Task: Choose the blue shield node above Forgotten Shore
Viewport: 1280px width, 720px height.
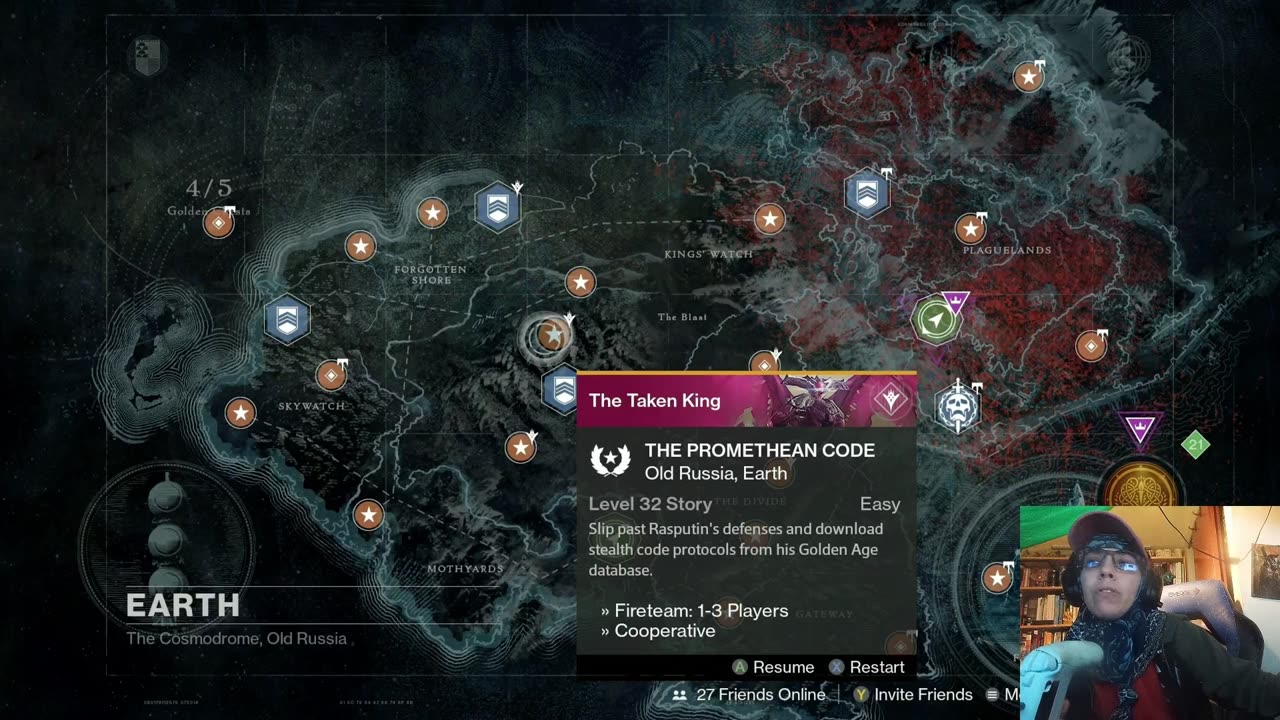Action: pos(497,207)
